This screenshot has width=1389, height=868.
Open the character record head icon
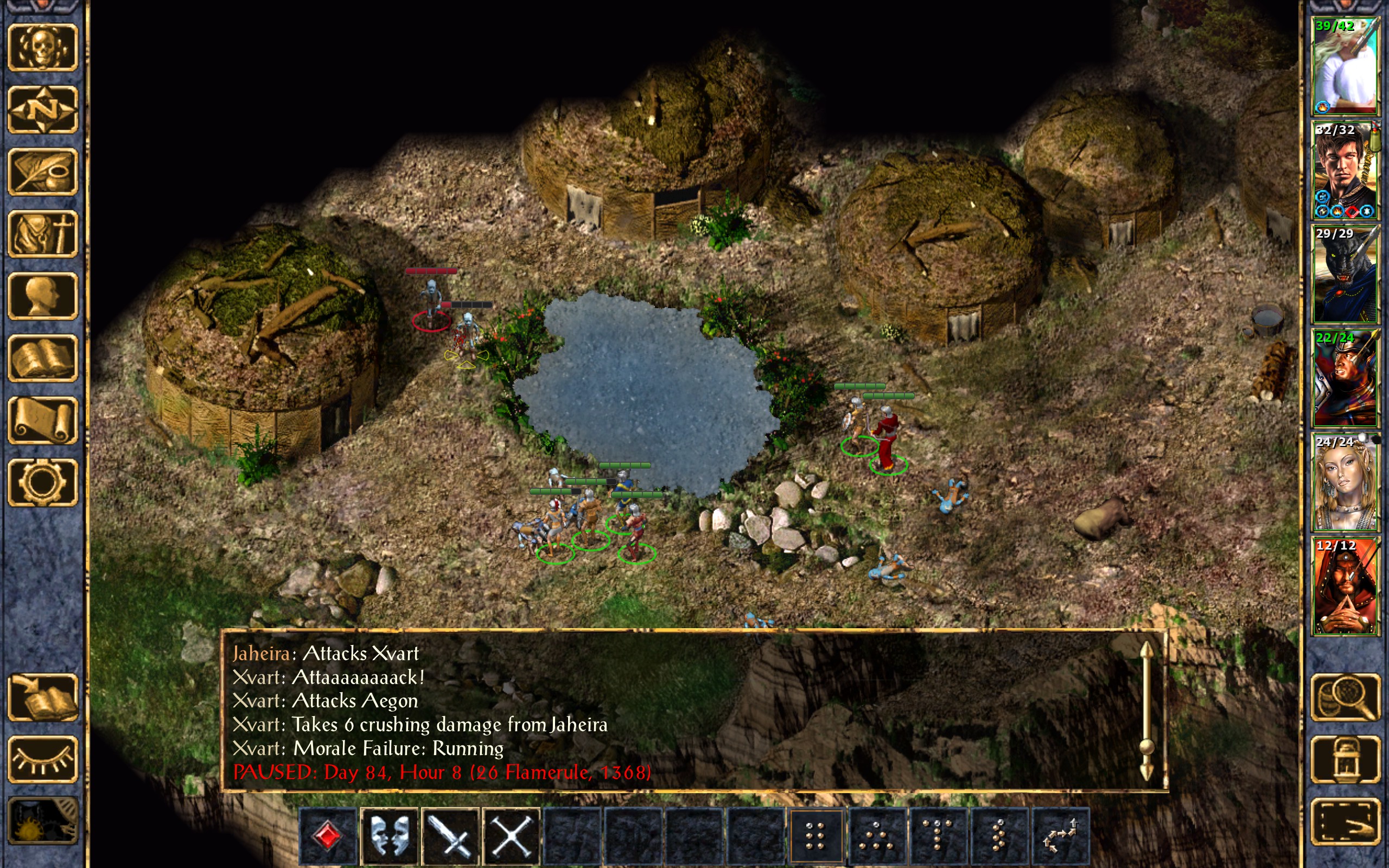point(42,296)
